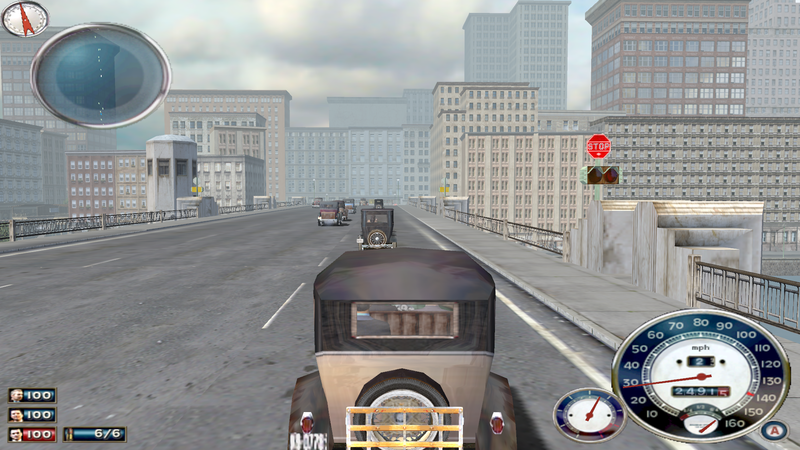The width and height of the screenshot is (800, 450).
Task: Click the compass above the radar
Action: (25, 17)
